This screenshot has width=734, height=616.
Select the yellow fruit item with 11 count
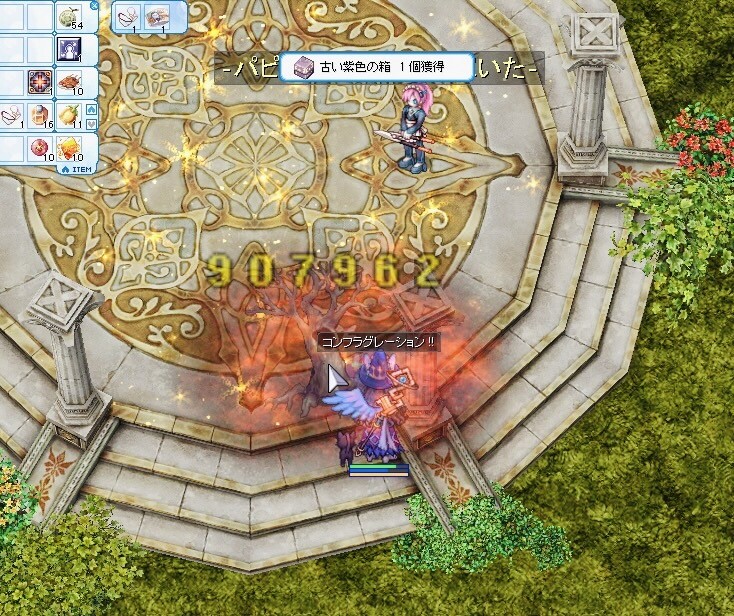(69, 115)
